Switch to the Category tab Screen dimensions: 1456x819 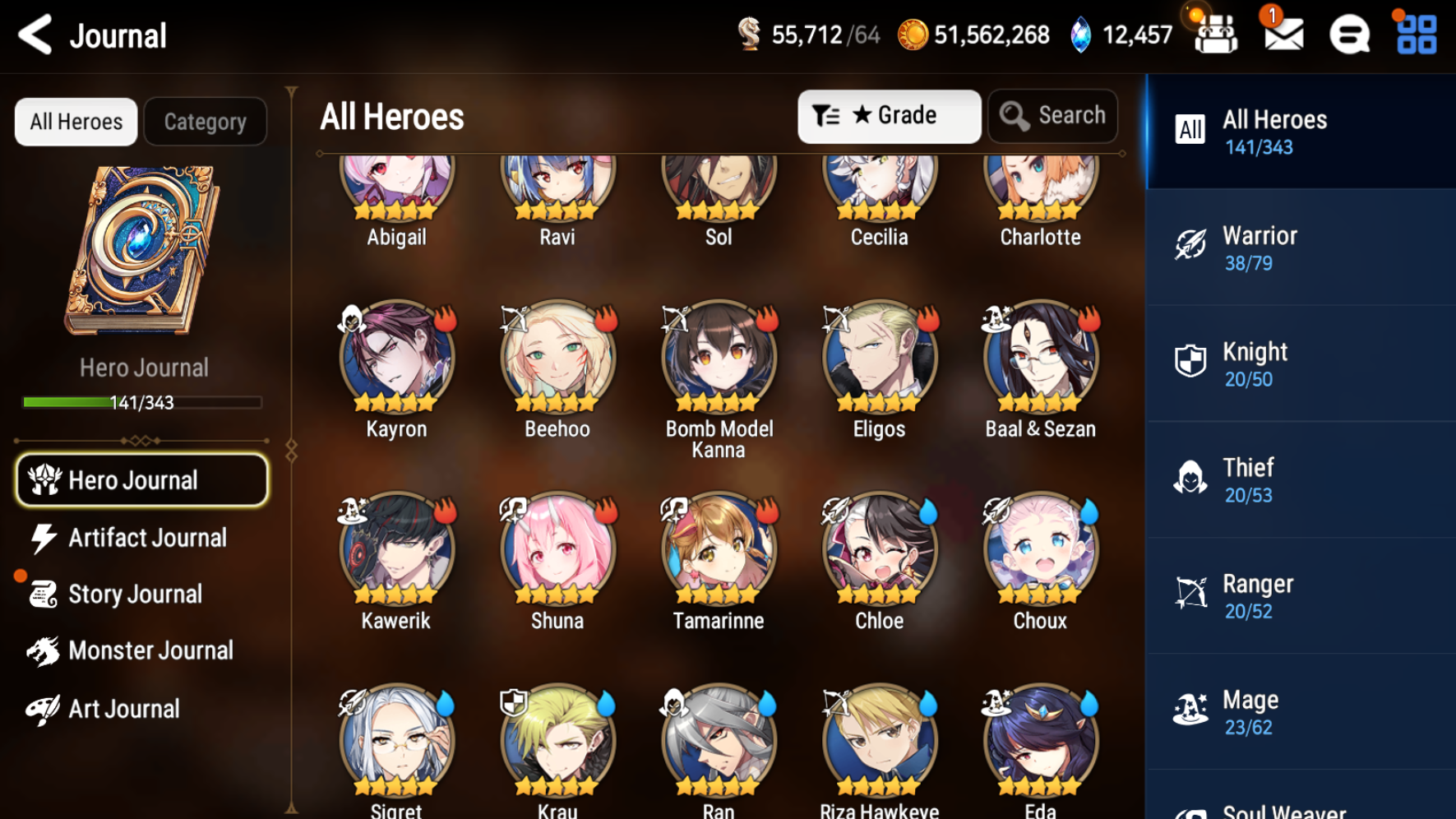(x=205, y=122)
